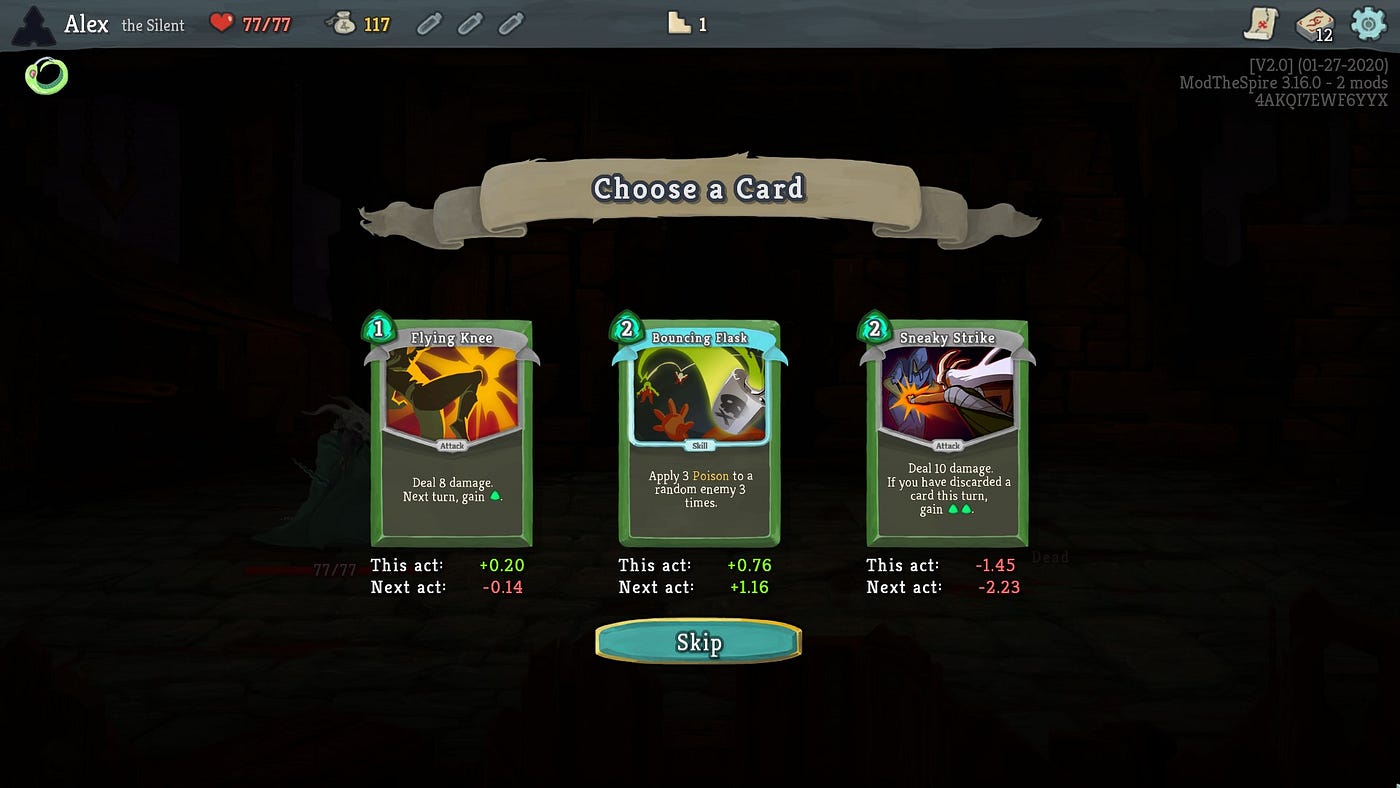The height and width of the screenshot is (788, 1400).
Task: Pick the Sneaky Strike card
Action: (947, 432)
